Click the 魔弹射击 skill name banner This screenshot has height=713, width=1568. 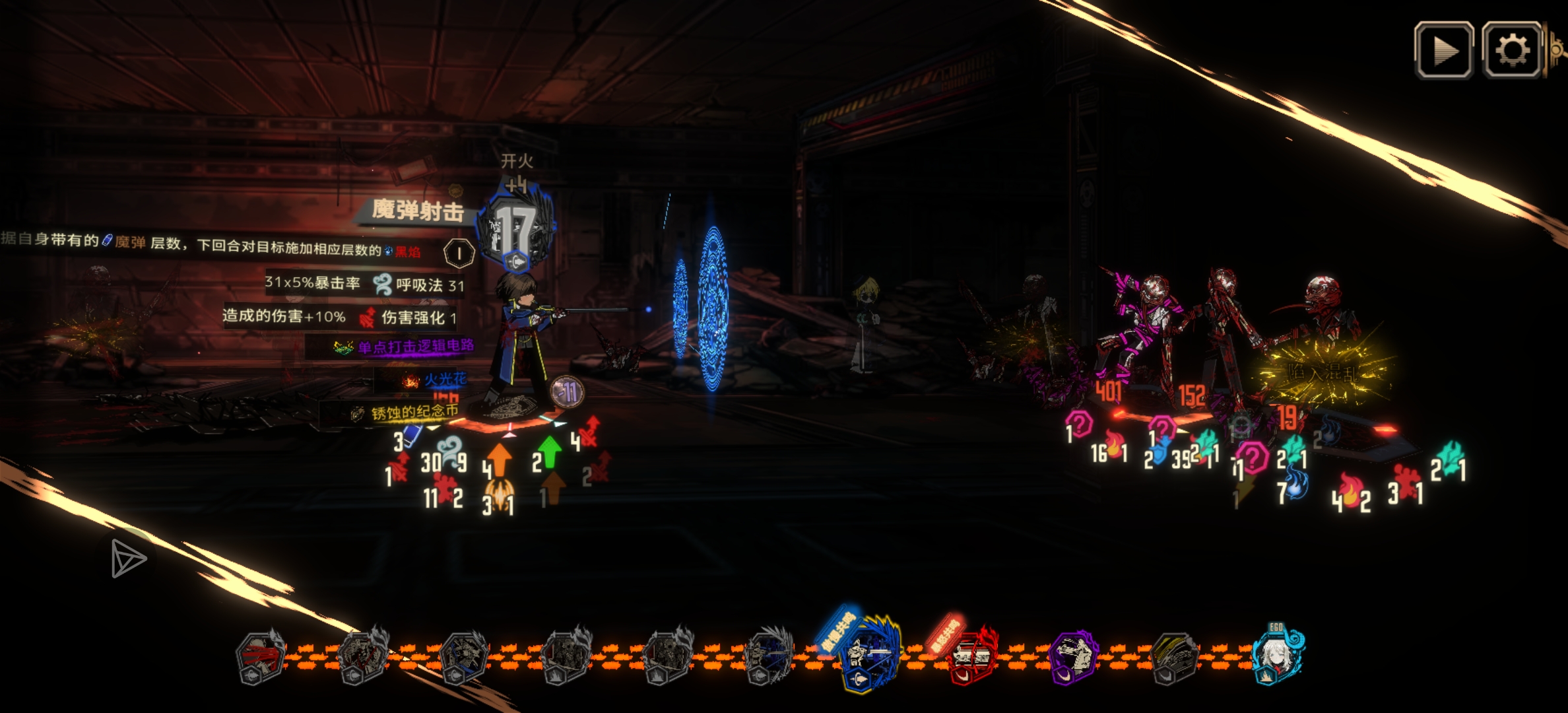tap(417, 211)
